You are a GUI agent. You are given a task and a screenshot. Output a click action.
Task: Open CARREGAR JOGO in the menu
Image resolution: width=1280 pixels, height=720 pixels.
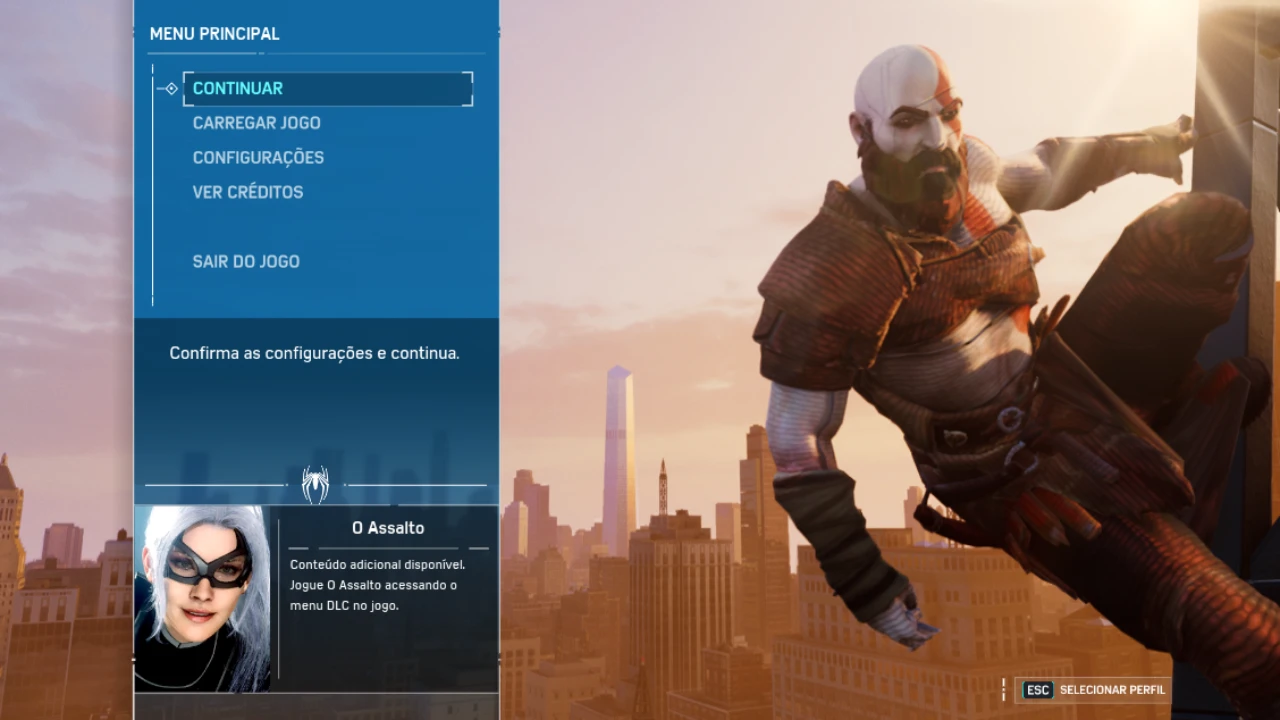pyautogui.click(x=256, y=122)
